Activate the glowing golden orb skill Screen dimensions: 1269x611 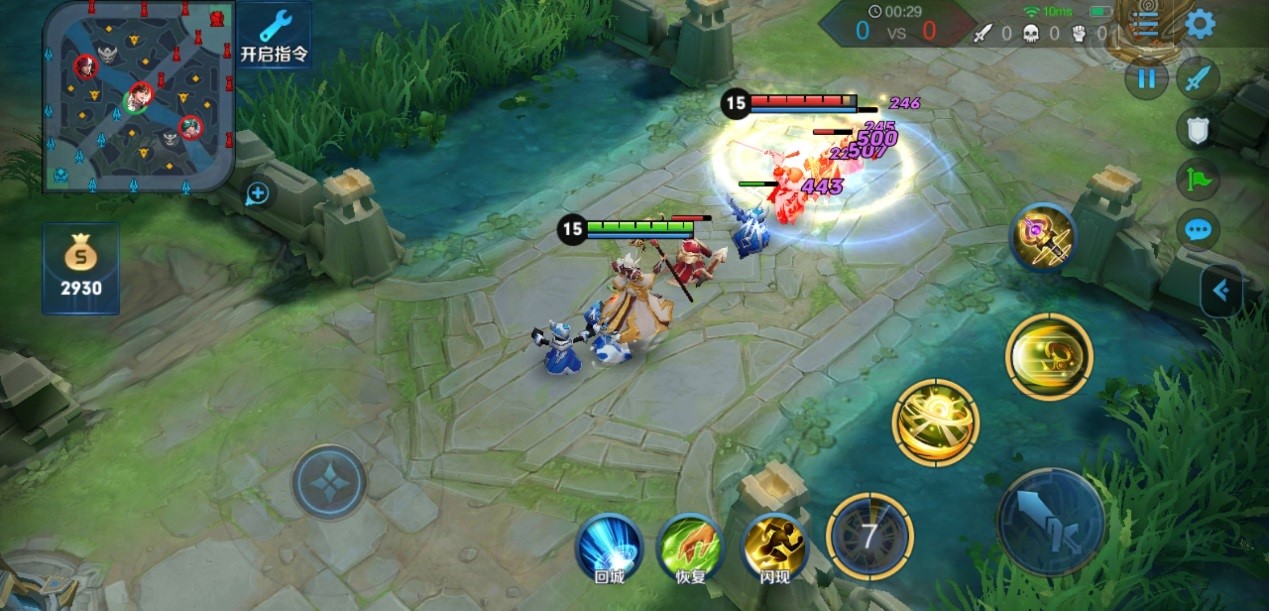935,422
